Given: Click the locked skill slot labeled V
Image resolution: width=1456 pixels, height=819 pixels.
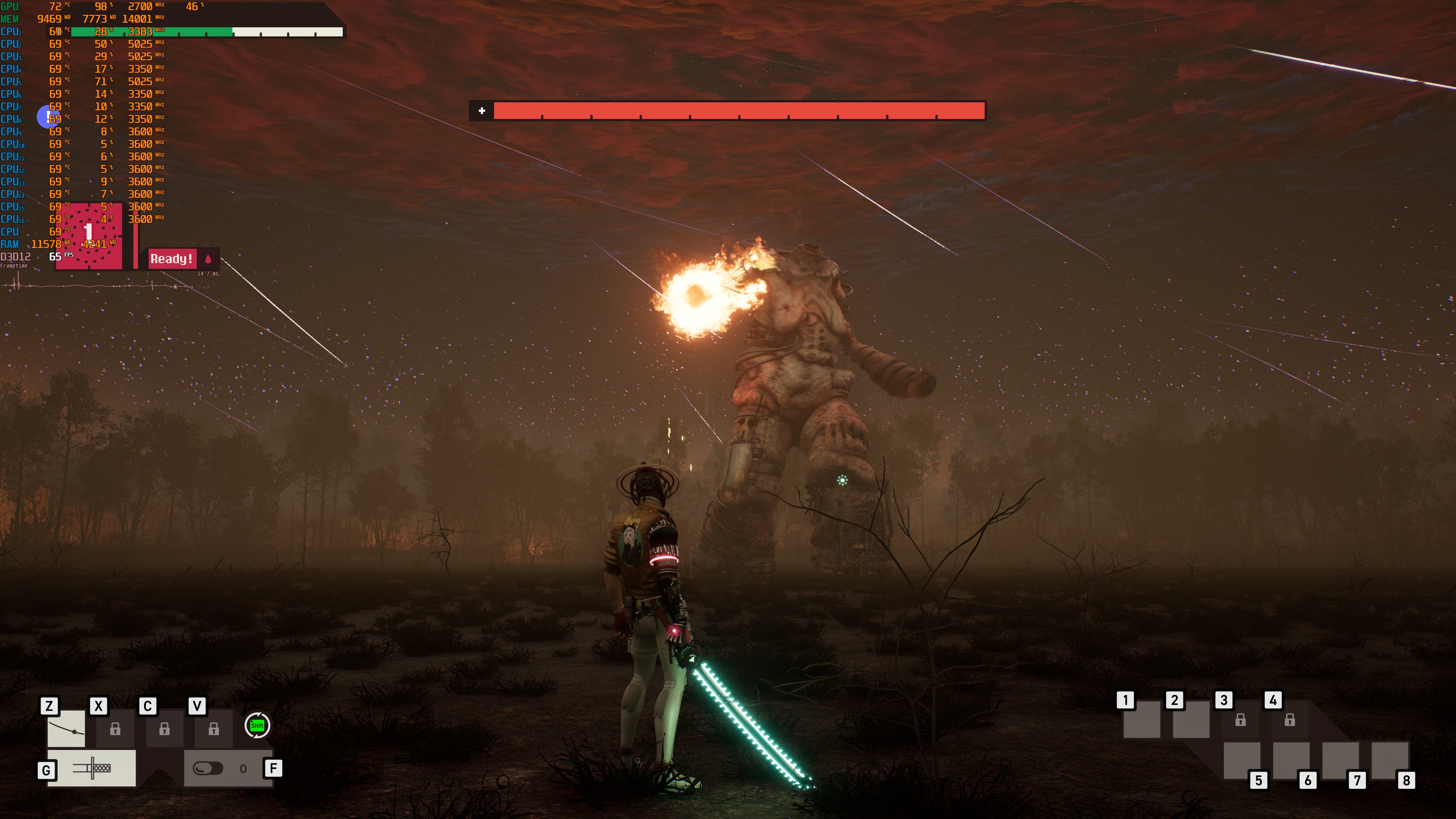Looking at the screenshot, I should pos(213,729).
